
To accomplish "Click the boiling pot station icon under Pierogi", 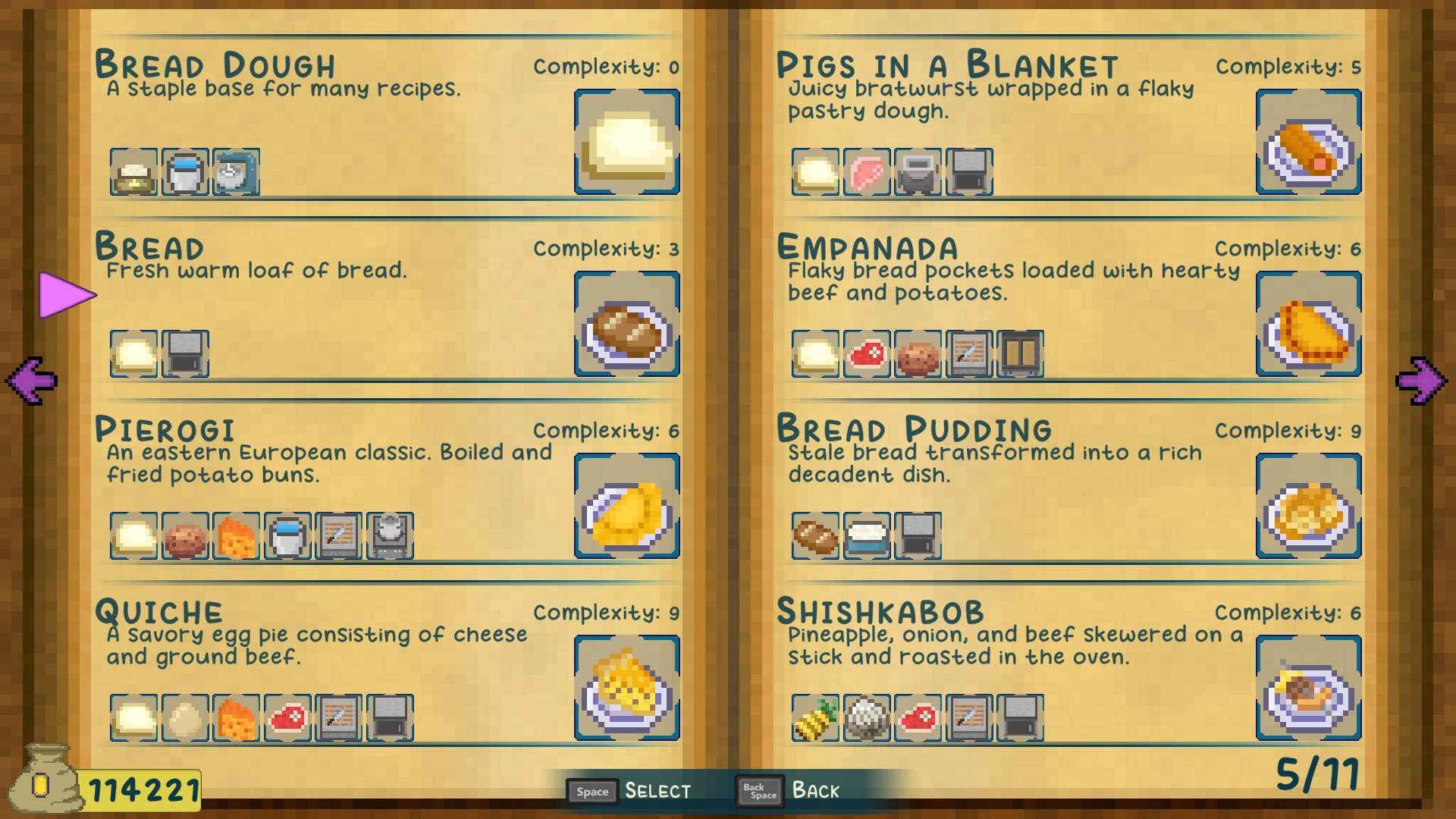I will coord(390,536).
